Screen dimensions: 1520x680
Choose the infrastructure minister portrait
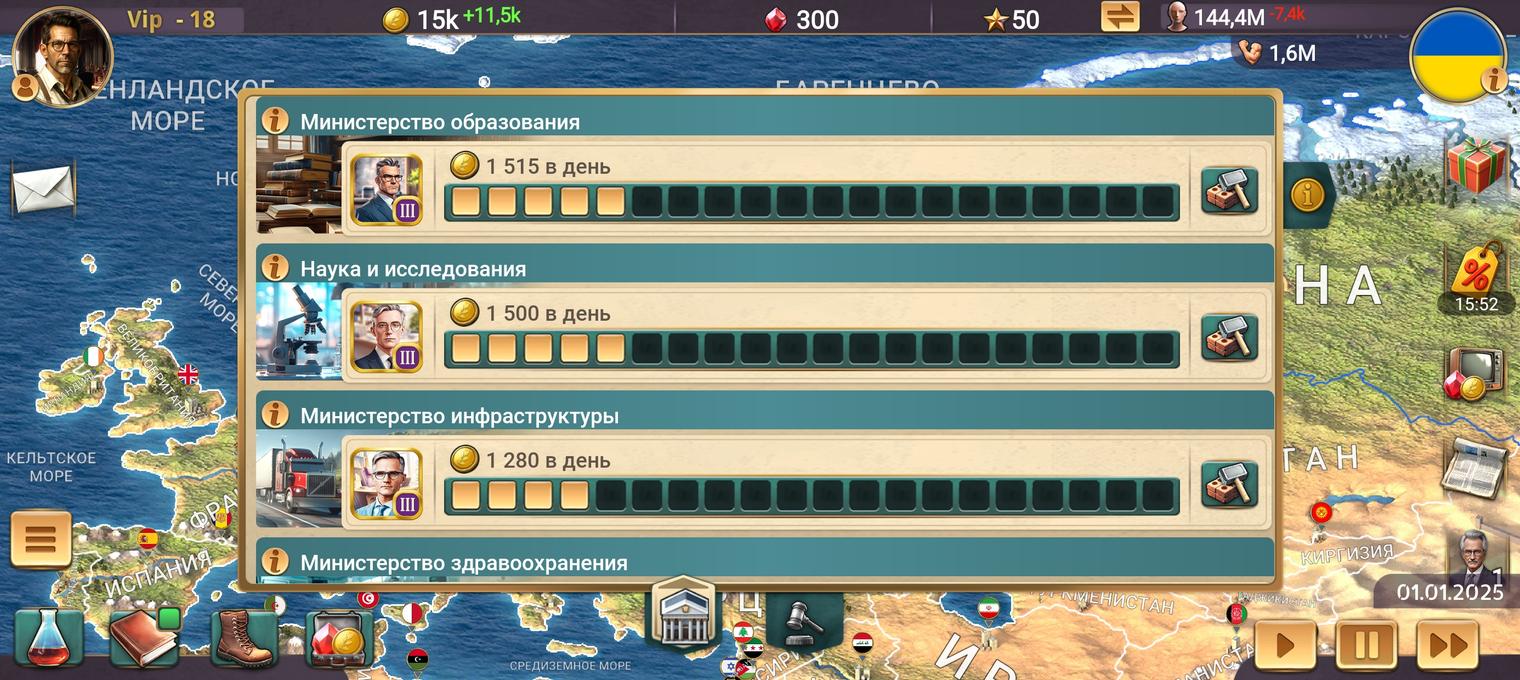[386, 484]
